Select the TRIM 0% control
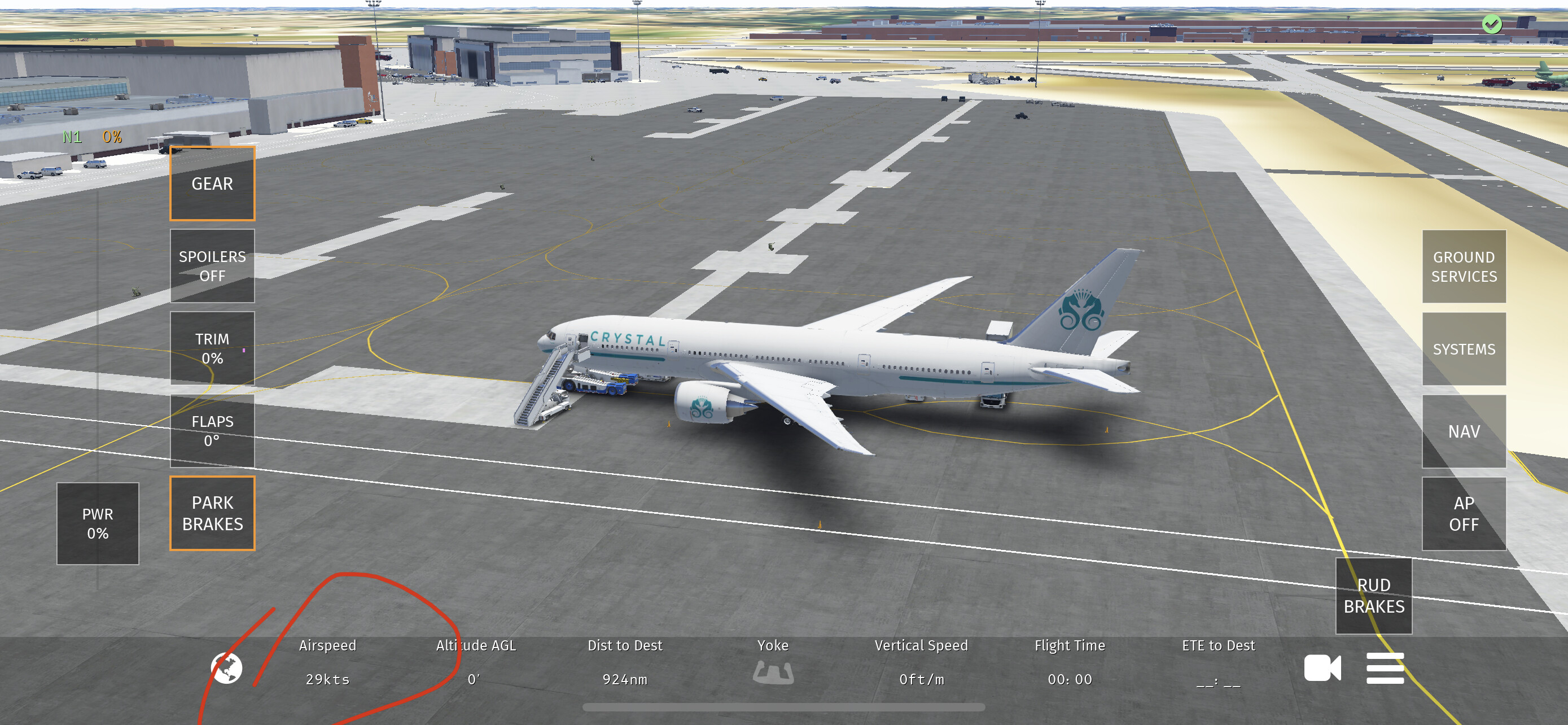This screenshot has height=725, width=1568. pyautogui.click(x=212, y=348)
